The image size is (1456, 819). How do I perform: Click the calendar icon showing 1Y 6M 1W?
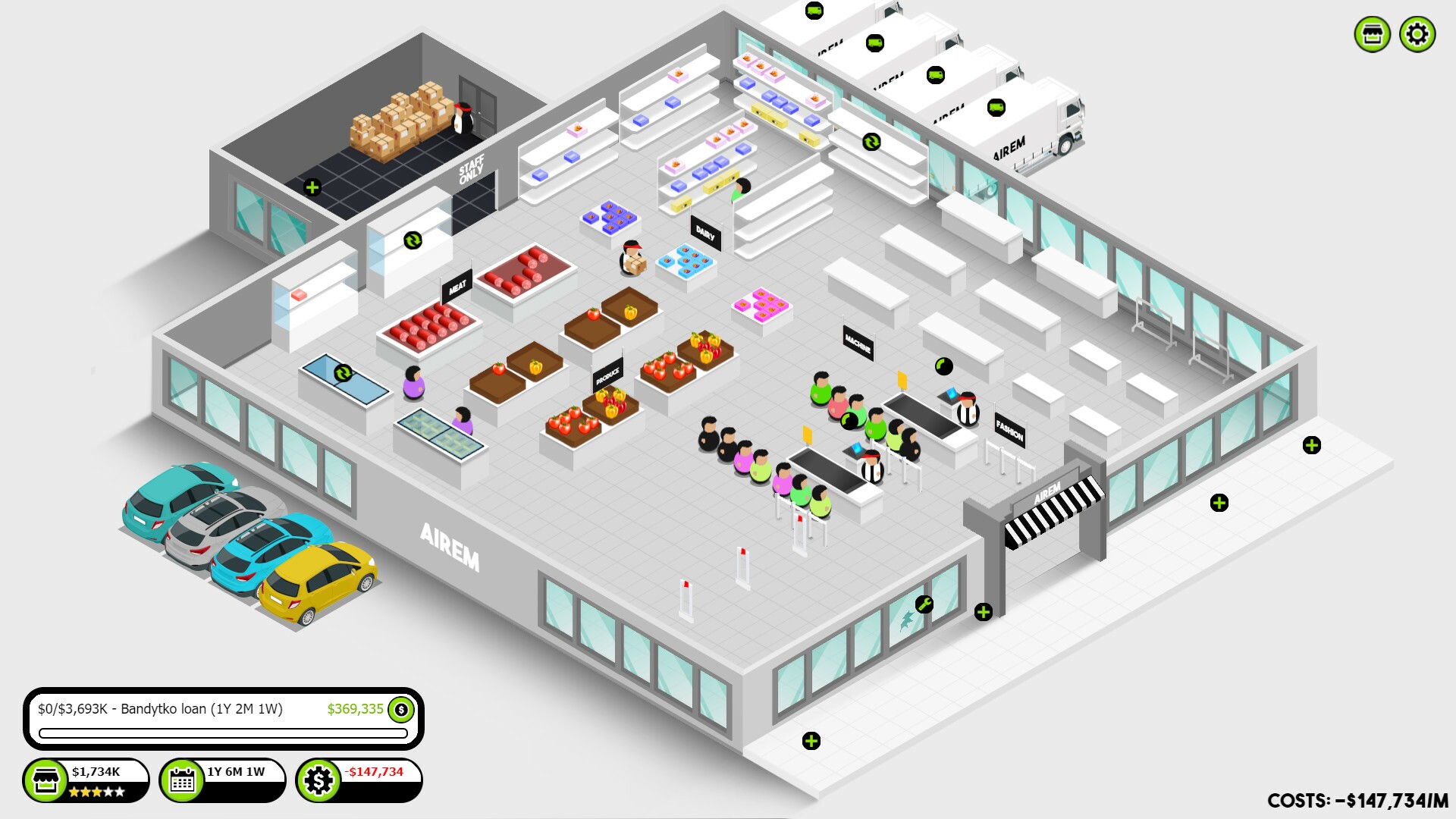(182, 779)
